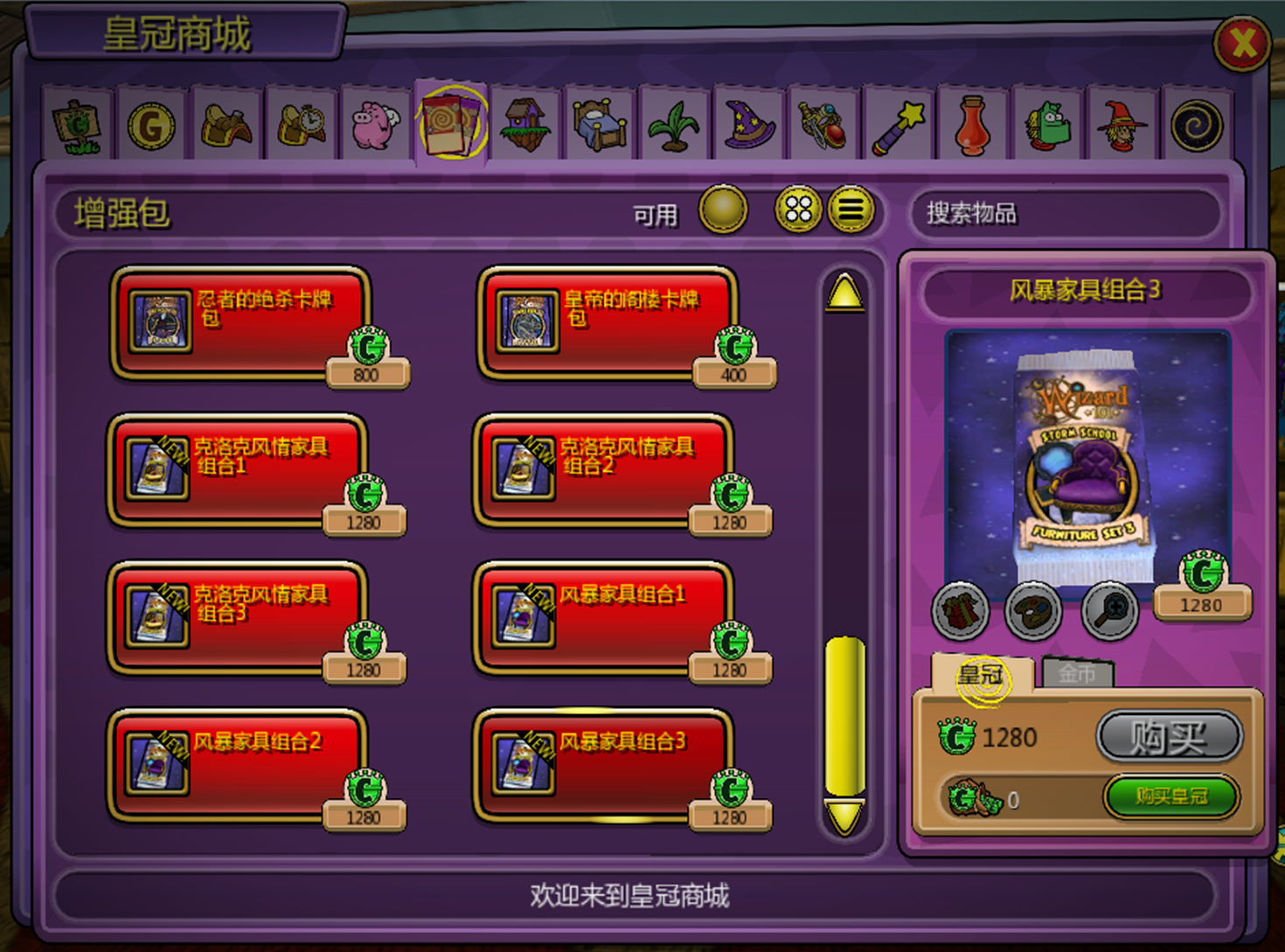Select the piggy bank category tab
The width and height of the screenshot is (1285, 952).
click(x=375, y=124)
